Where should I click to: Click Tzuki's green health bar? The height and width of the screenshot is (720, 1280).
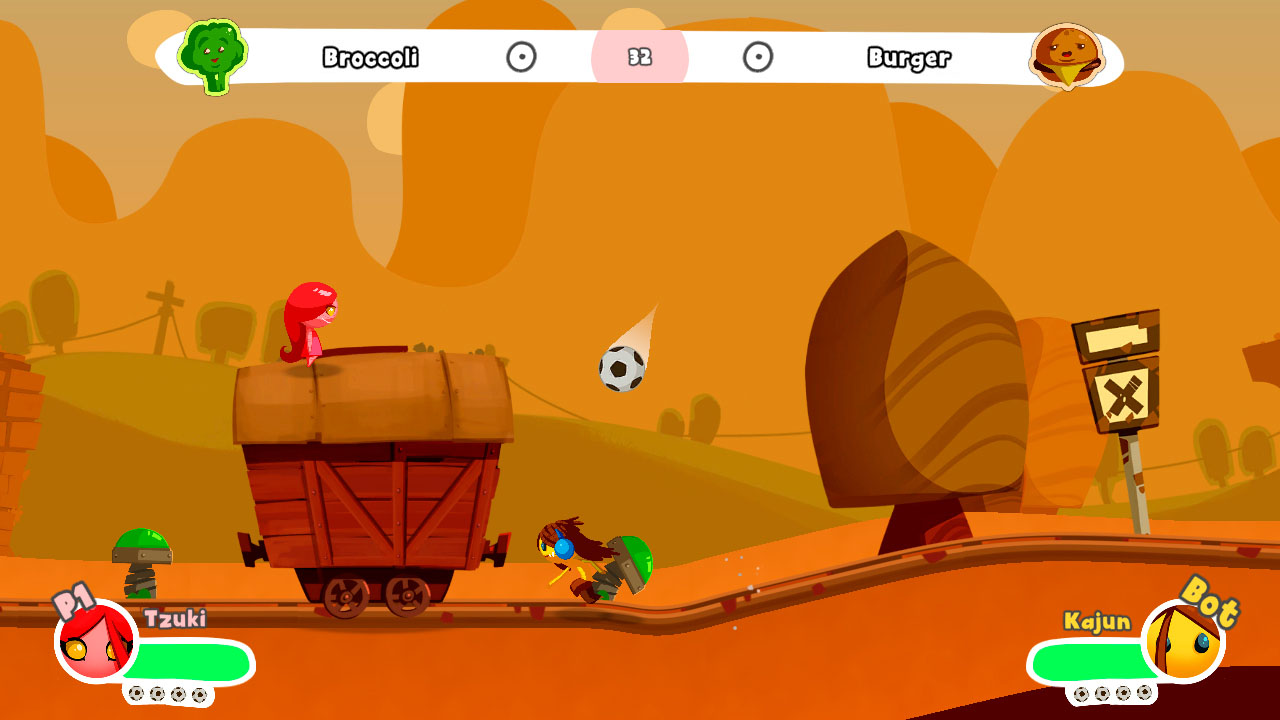coord(190,661)
